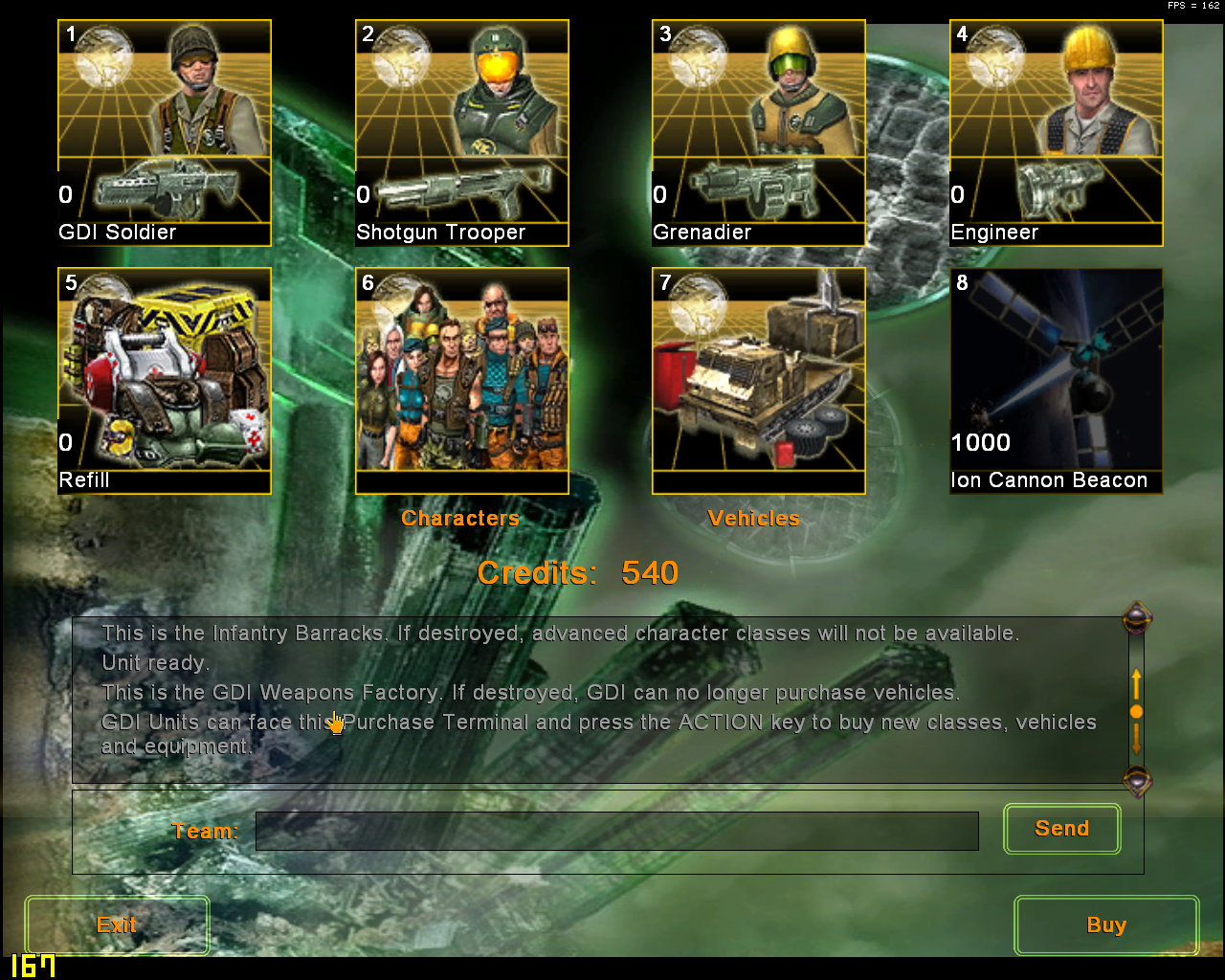The image size is (1225, 980).
Task: Select the GDI Soldier class
Action: tap(165, 133)
